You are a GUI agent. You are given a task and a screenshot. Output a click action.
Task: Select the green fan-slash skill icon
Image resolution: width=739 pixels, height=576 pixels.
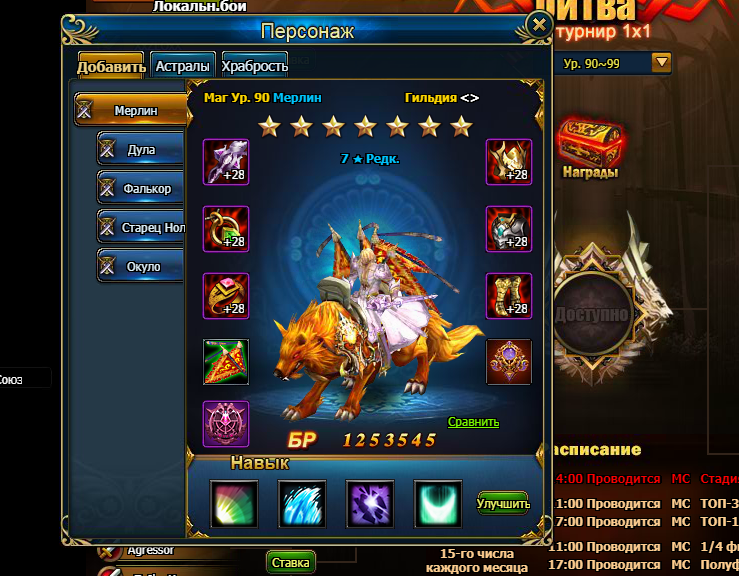point(234,503)
